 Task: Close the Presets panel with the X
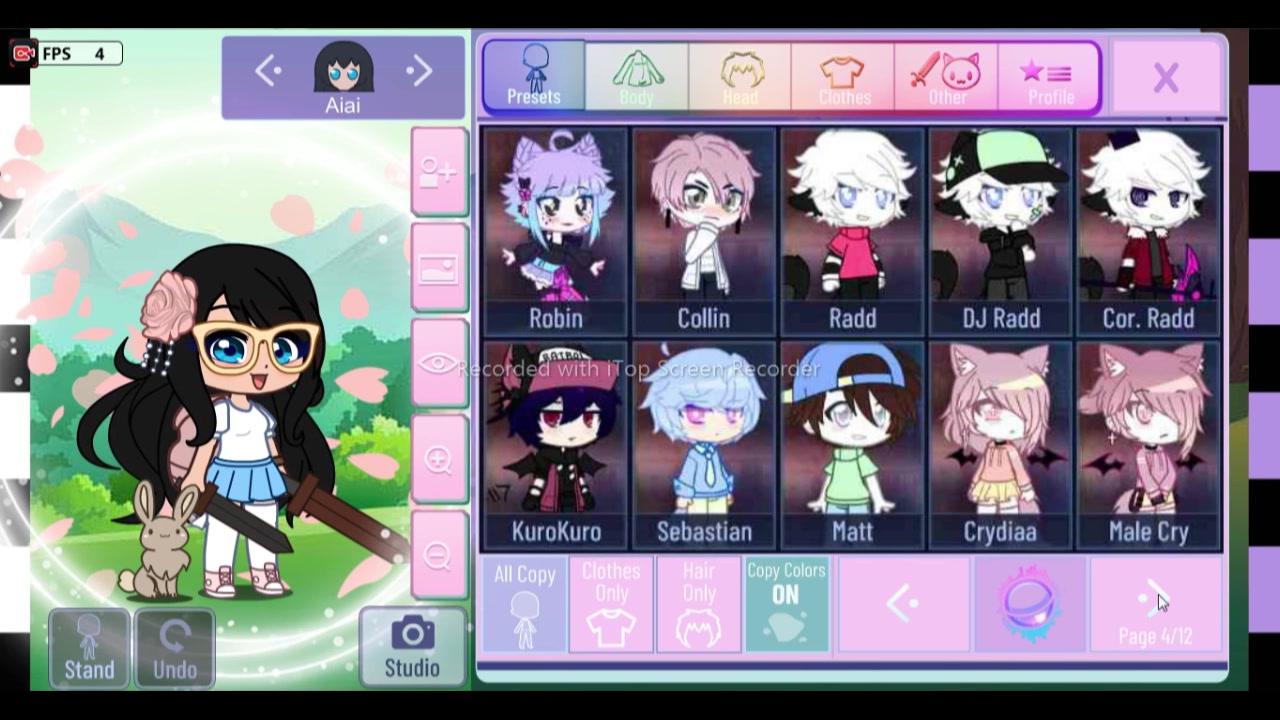click(1166, 76)
